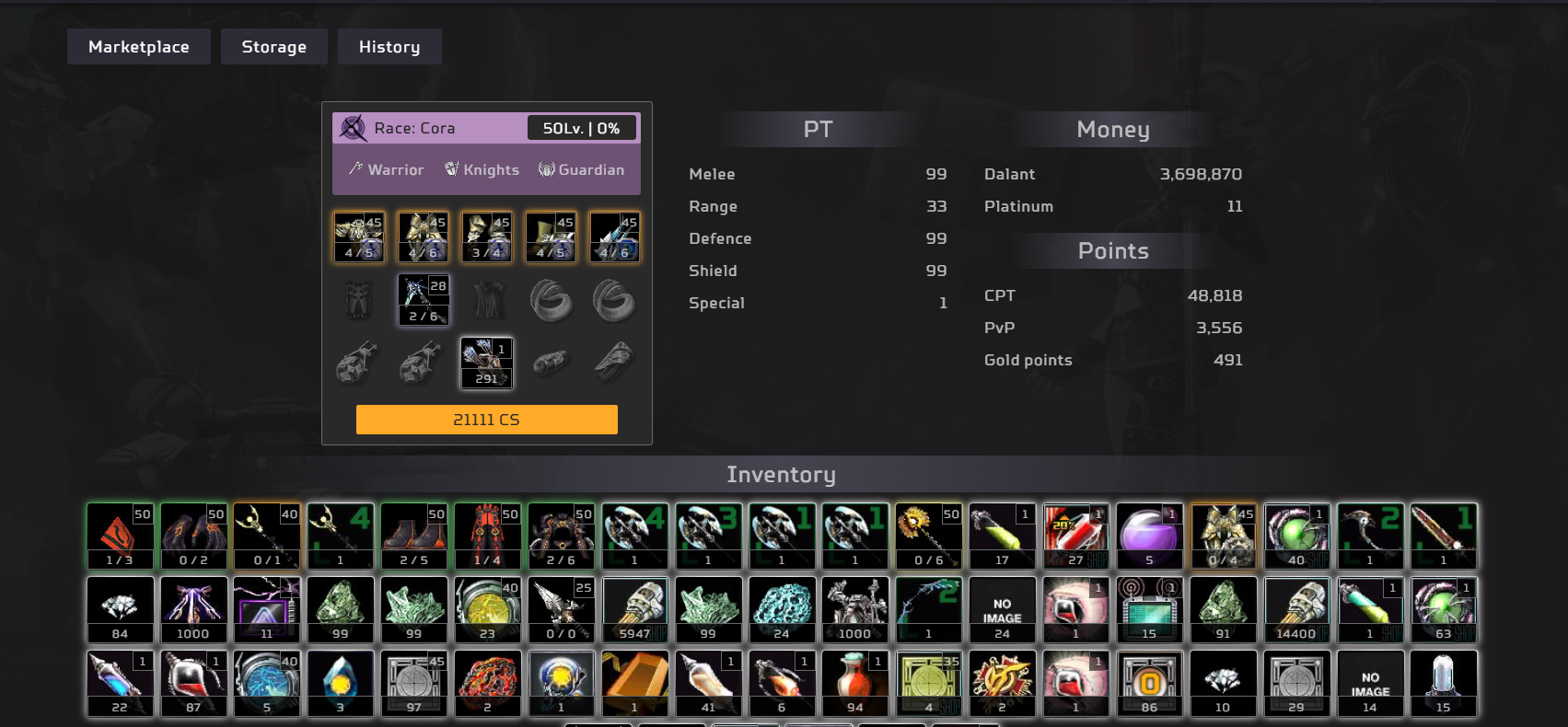The image size is (1568, 727).
Task: Select the purple orb item
Action: [x=1149, y=536]
